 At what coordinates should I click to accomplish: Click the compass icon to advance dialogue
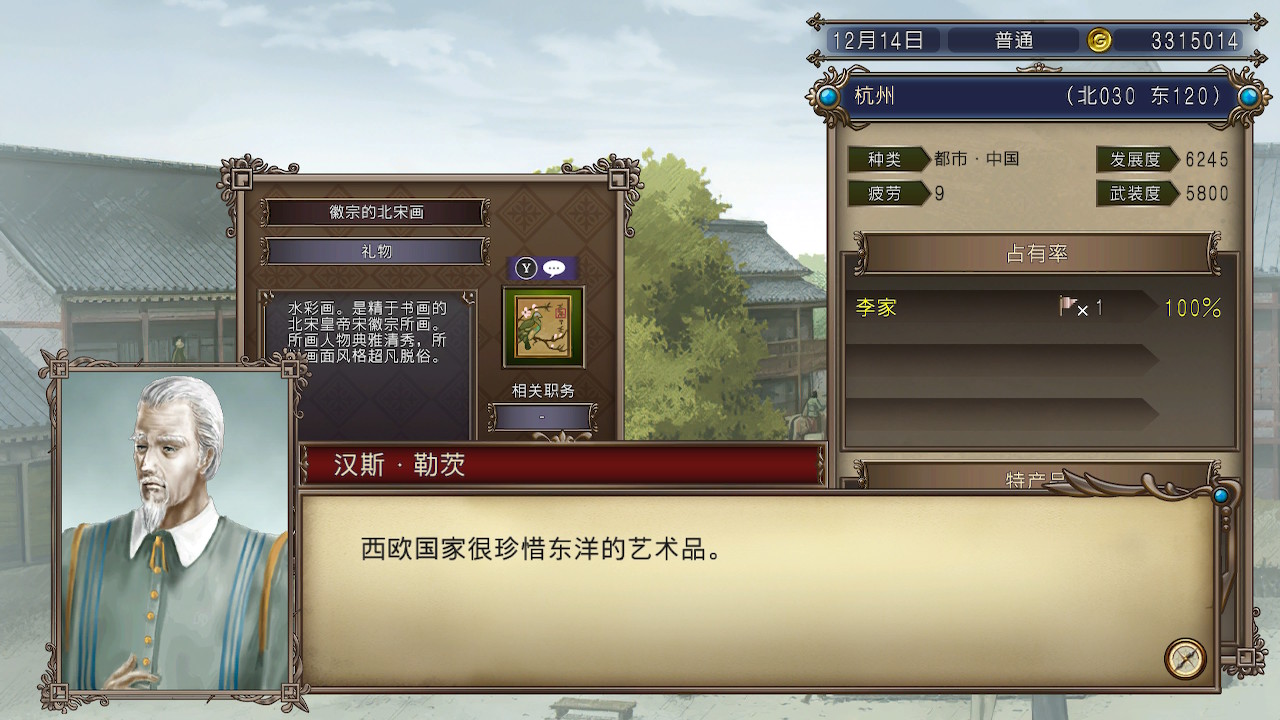pyautogui.click(x=1184, y=657)
